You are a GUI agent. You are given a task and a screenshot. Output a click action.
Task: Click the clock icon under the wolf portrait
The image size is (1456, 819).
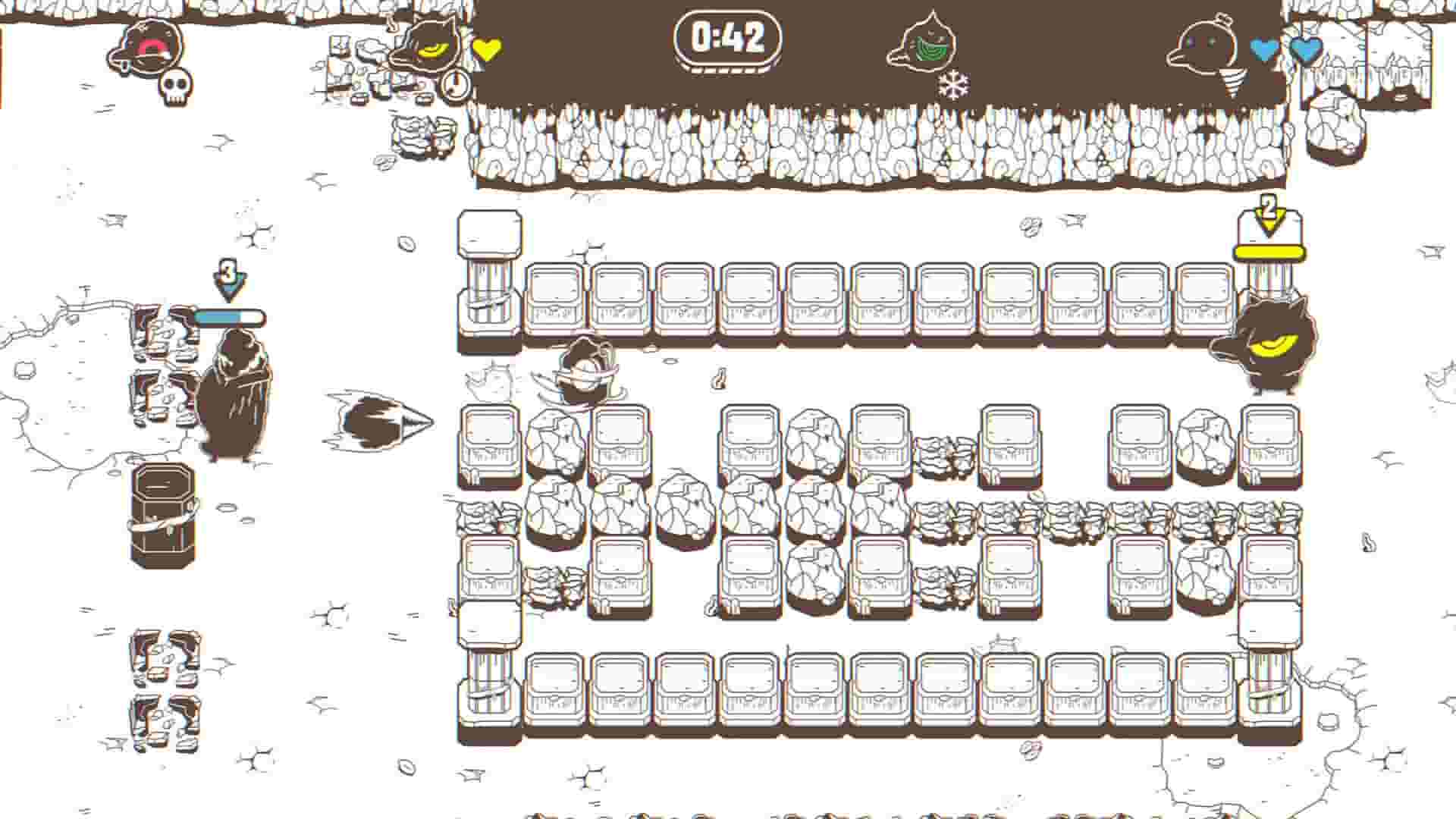[x=456, y=85]
